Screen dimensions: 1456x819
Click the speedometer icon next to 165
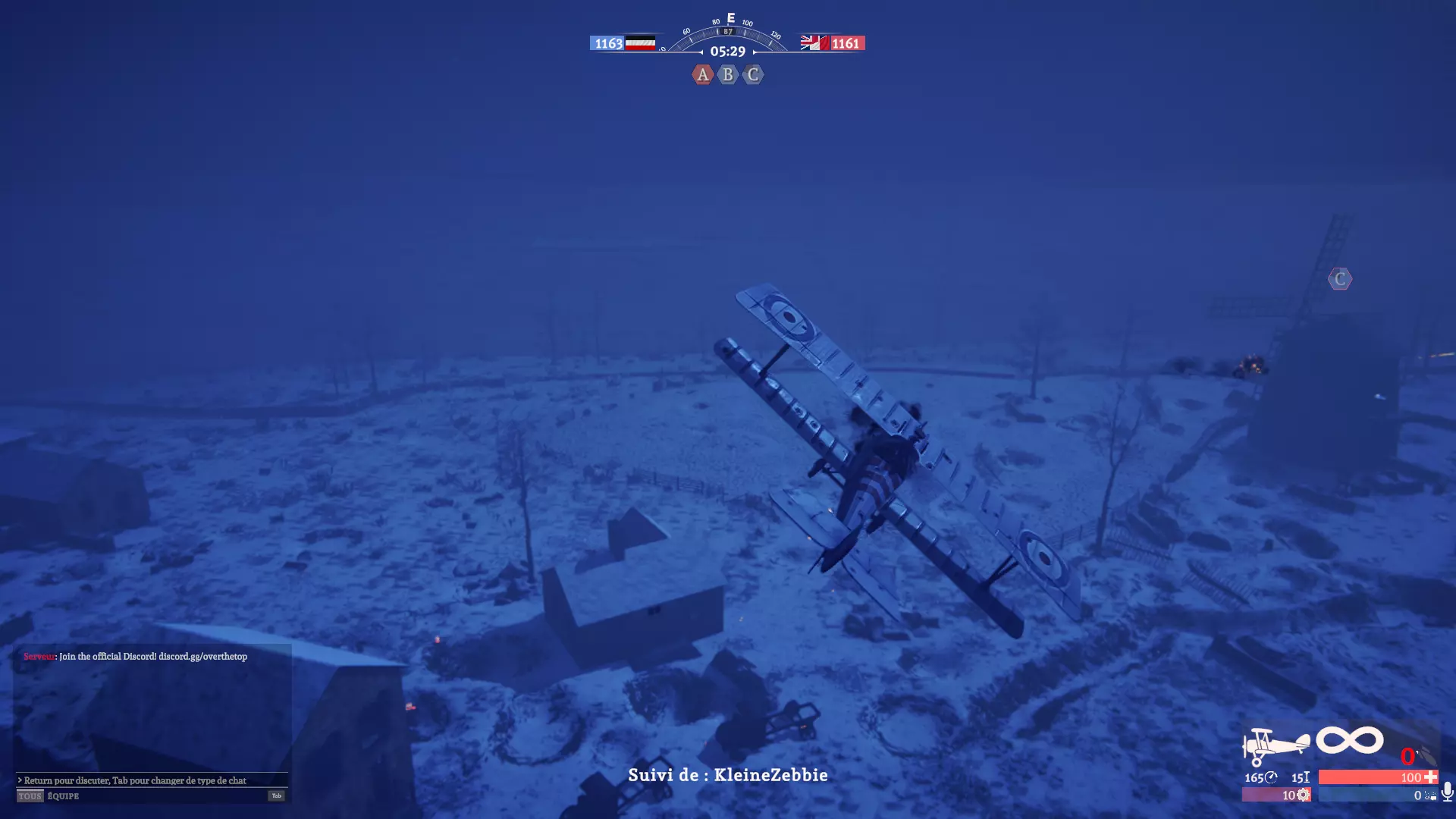click(x=1270, y=777)
